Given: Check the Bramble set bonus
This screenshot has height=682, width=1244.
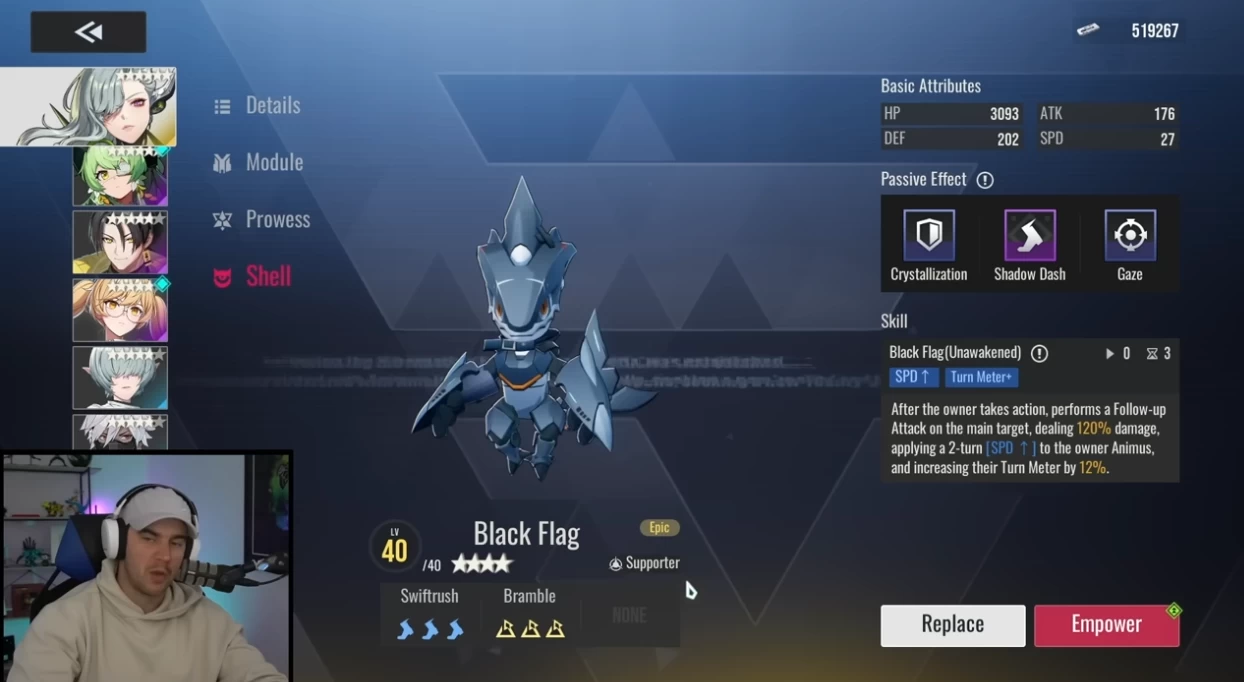Looking at the screenshot, I should tap(530, 614).
